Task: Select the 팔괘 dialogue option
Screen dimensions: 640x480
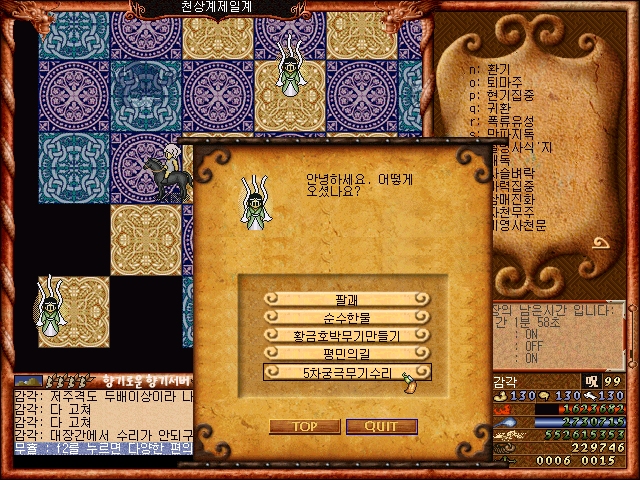Action: click(347, 299)
